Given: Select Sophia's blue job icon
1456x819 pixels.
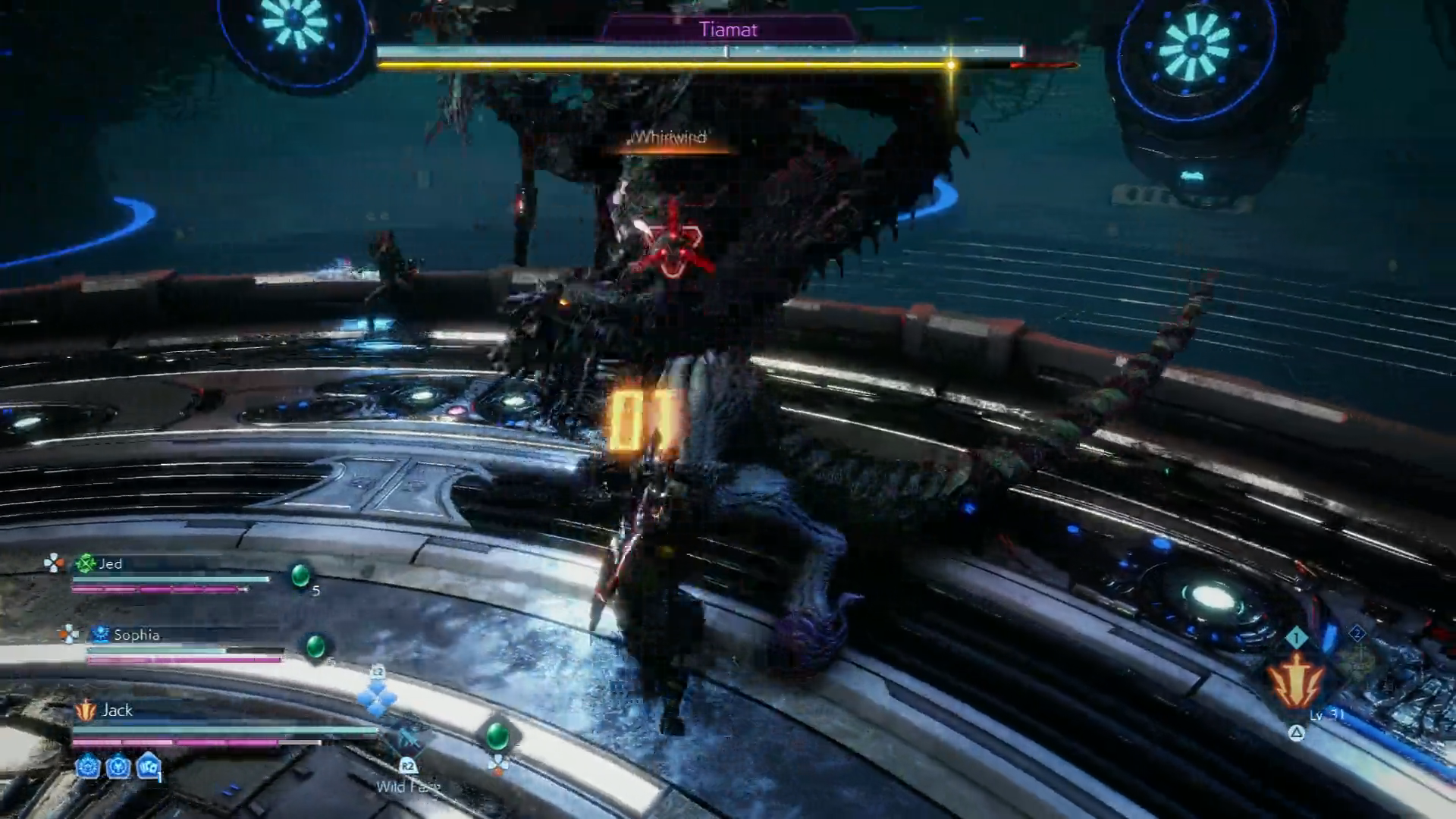Looking at the screenshot, I should pyautogui.click(x=100, y=634).
